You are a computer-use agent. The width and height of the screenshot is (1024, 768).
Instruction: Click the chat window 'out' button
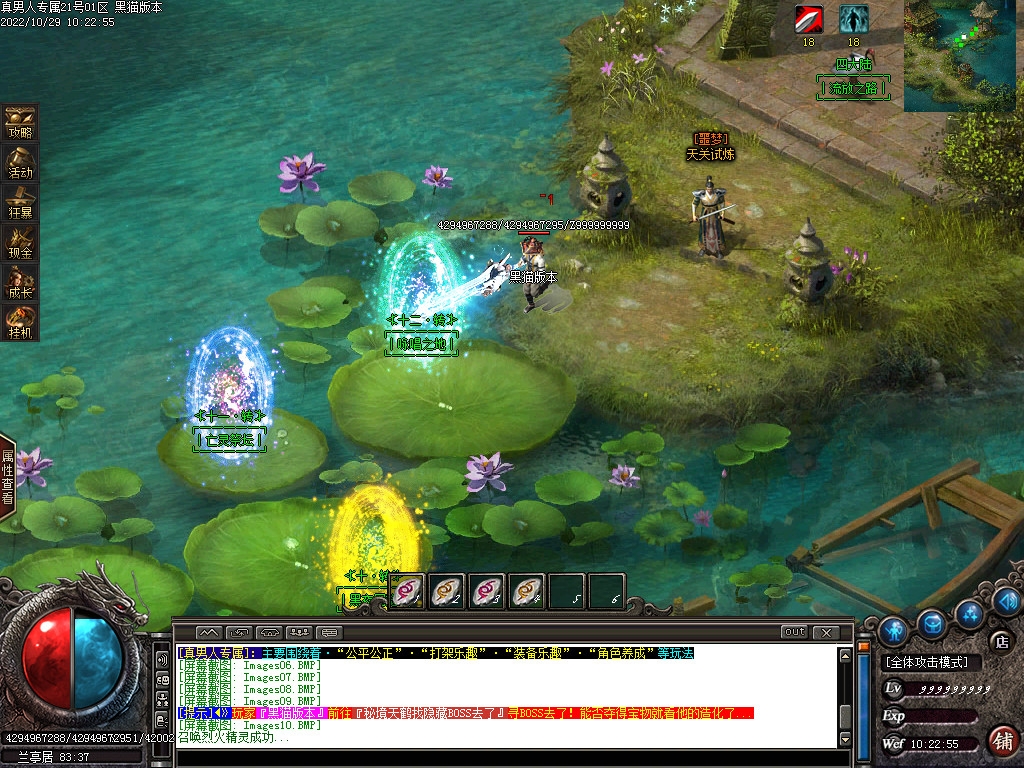pyautogui.click(x=794, y=632)
